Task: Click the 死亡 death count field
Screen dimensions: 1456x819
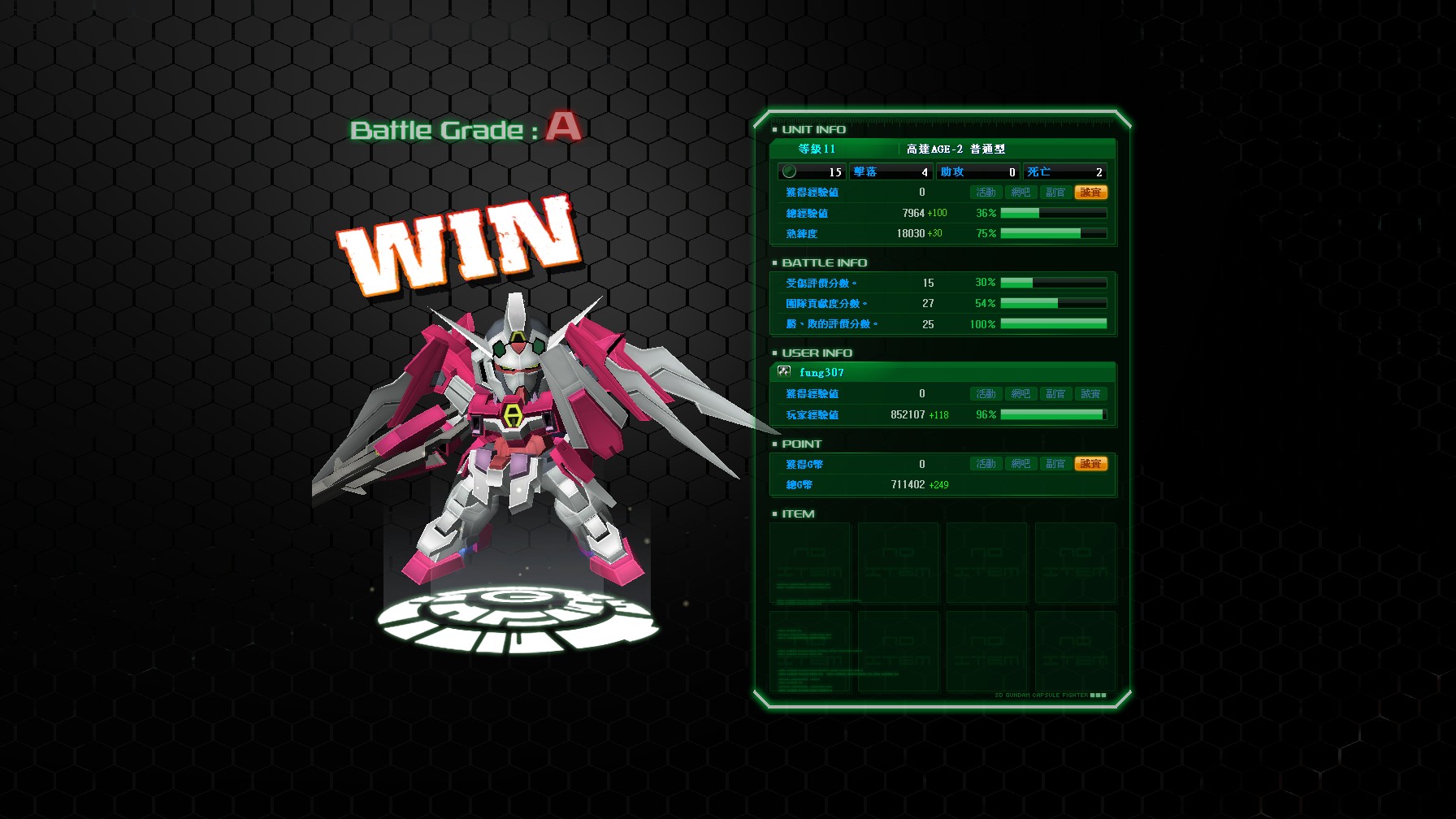Action: [1064, 171]
